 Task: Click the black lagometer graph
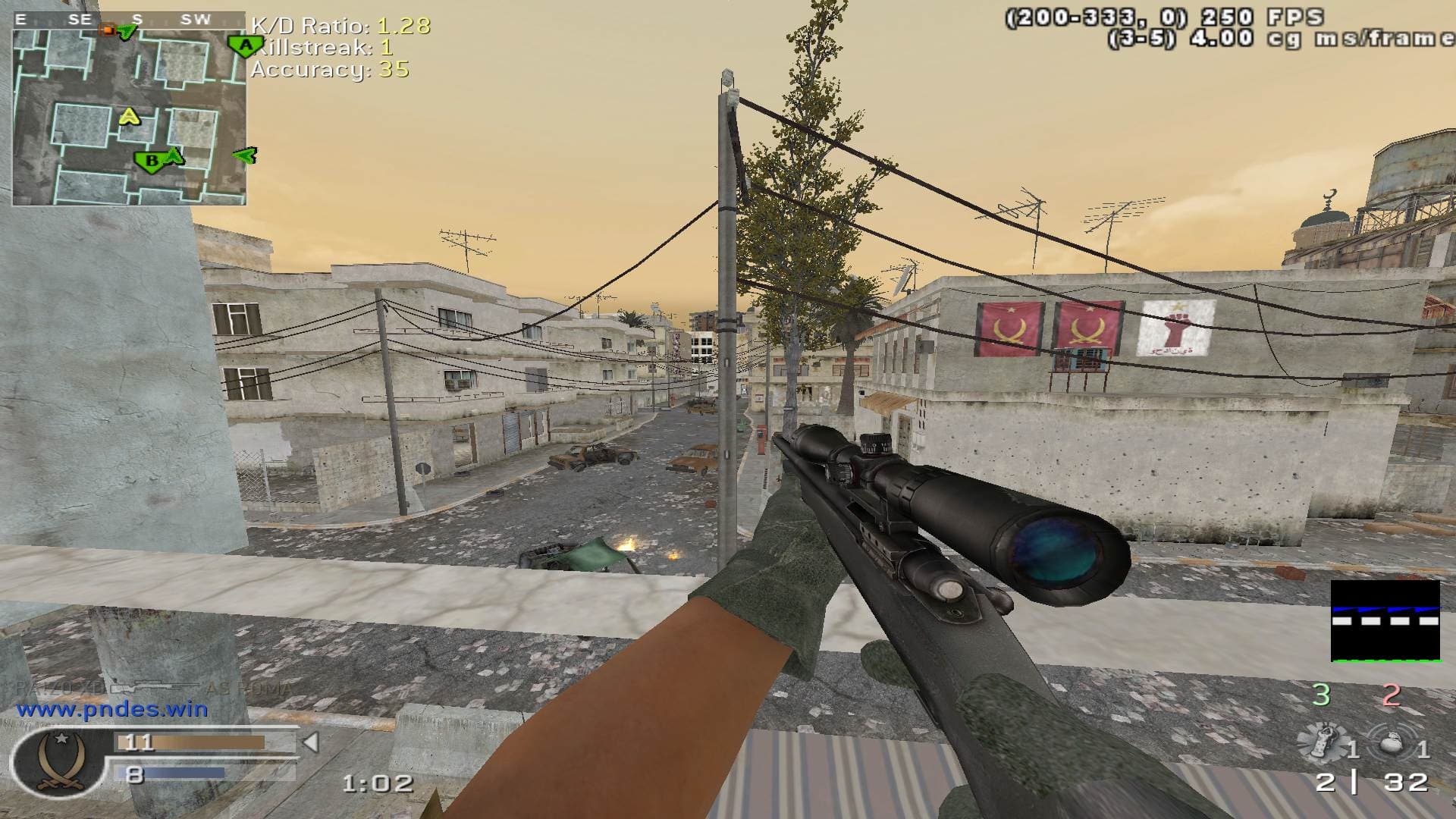point(1385,621)
